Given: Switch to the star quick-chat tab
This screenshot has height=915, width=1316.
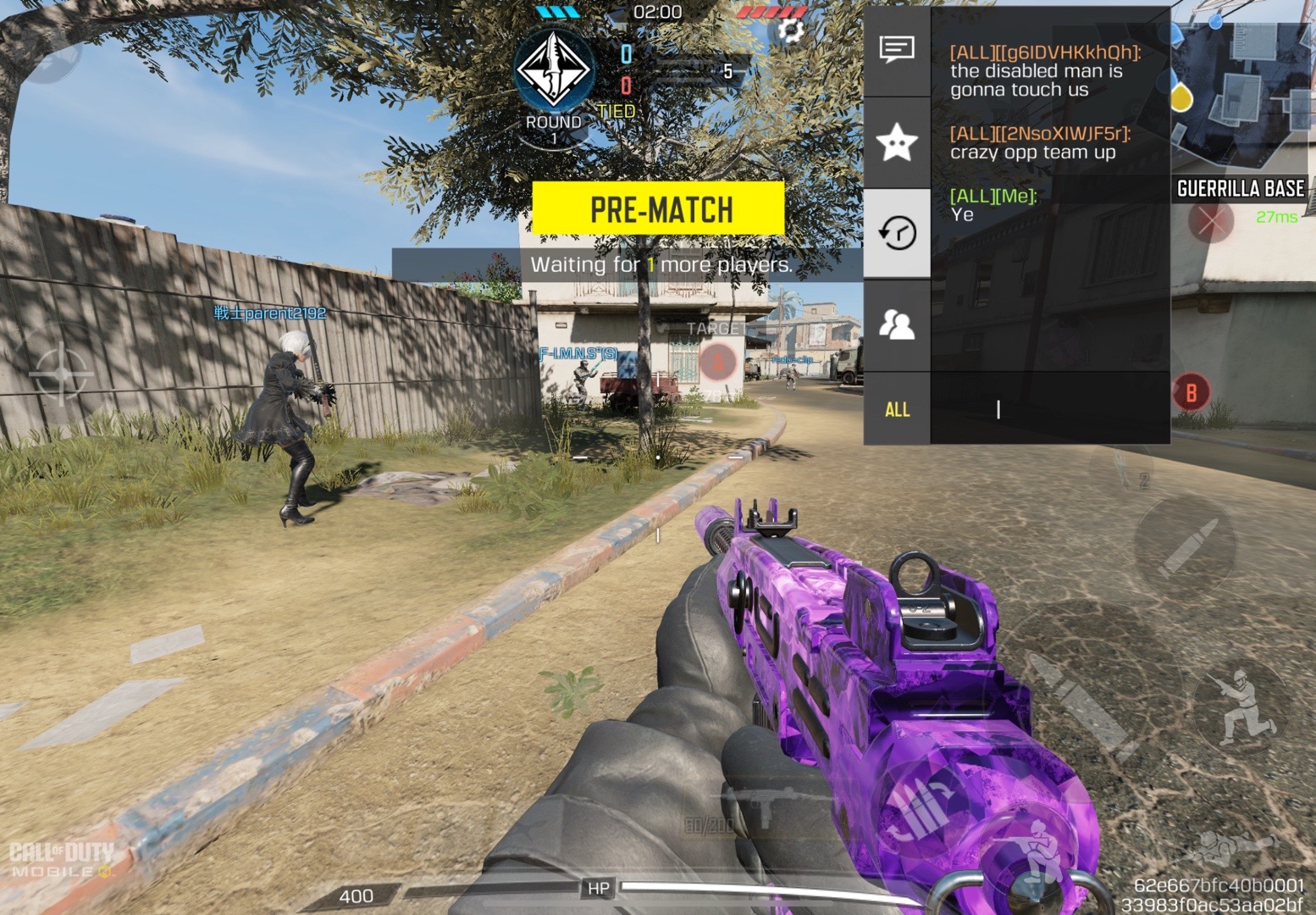Looking at the screenshot, I should (897, 141).
